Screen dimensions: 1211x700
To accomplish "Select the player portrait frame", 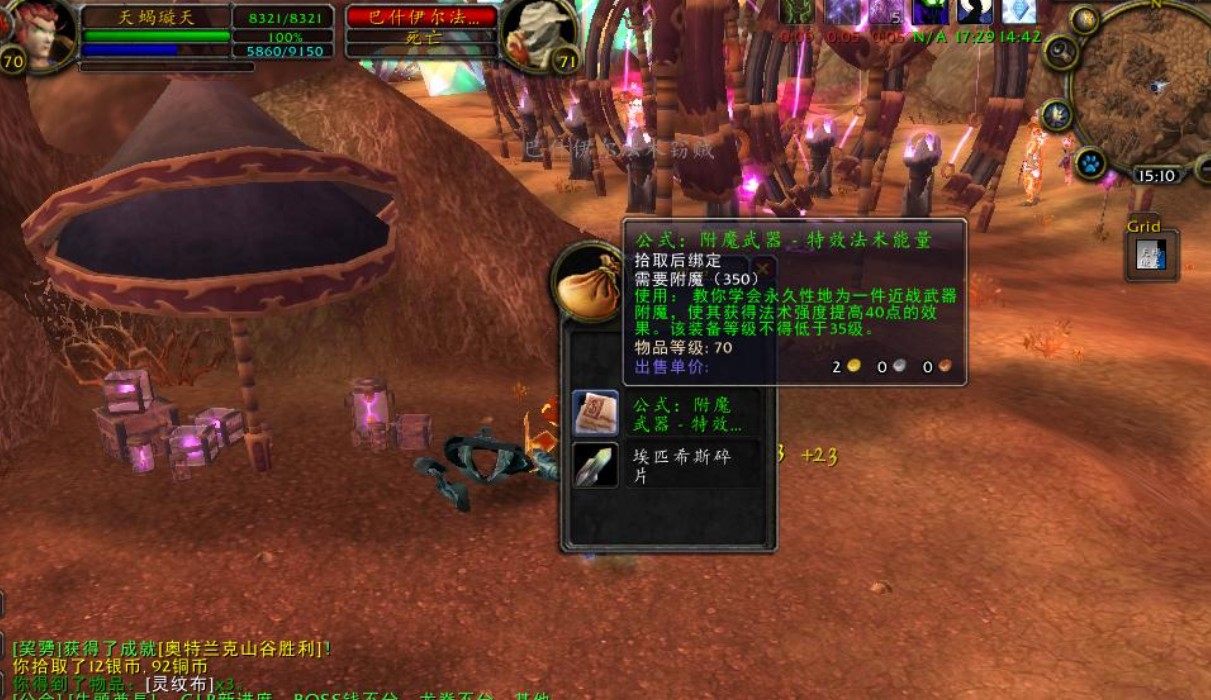I will [40, 35].
